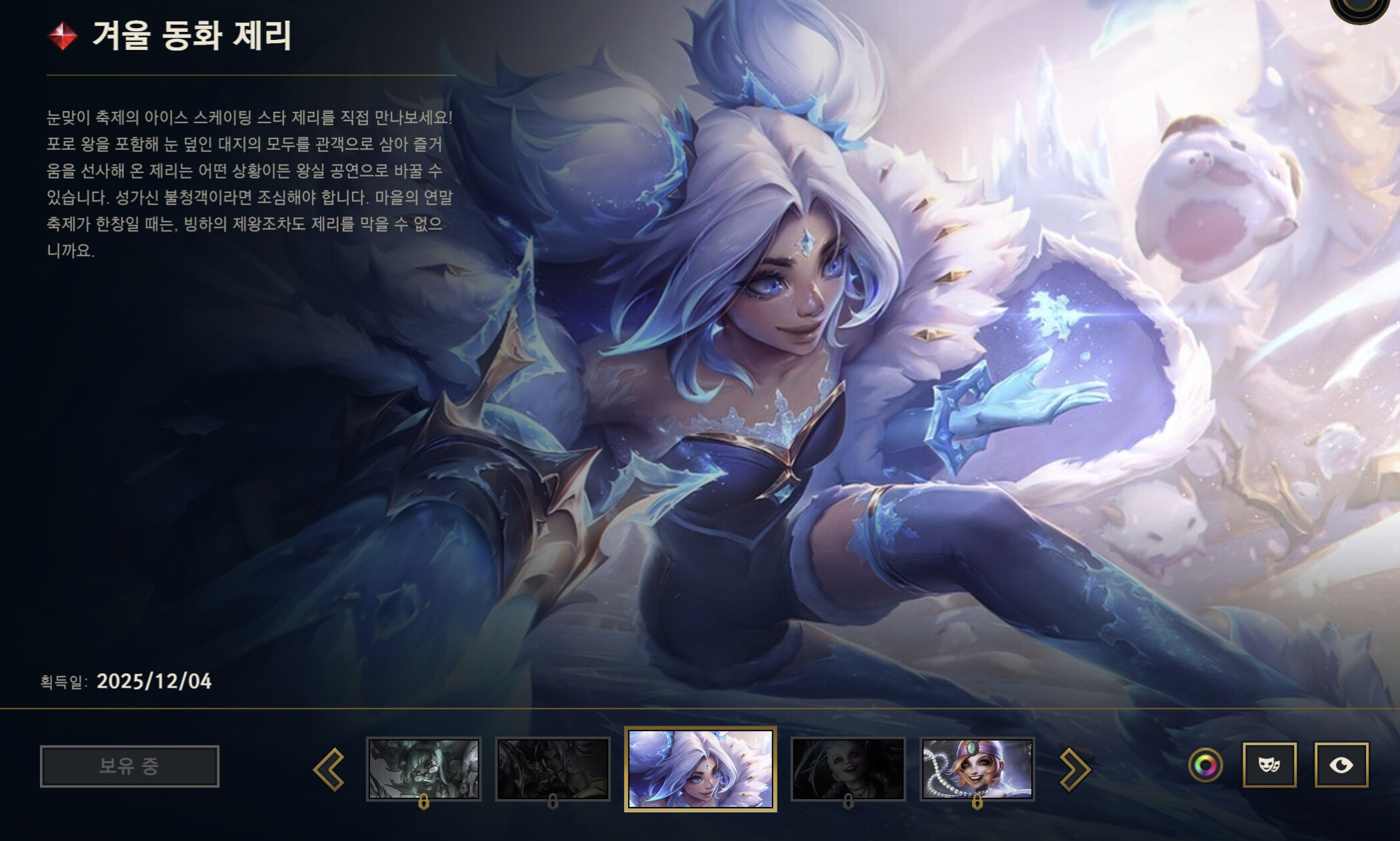Click the theater masks icon button

pos(1269,765)
